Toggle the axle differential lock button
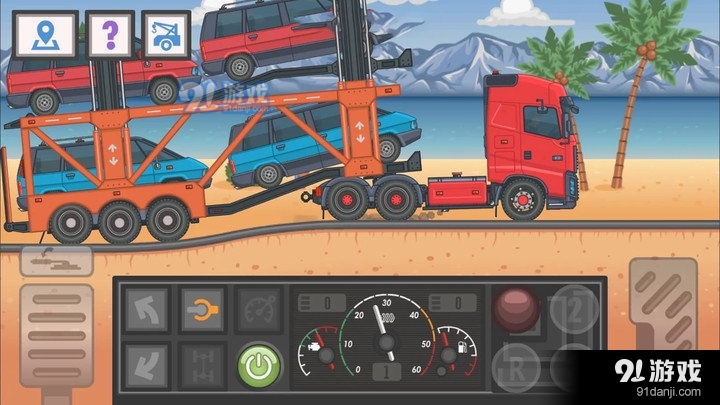Viewport: 720px width, 405px height. pos(201,364)
